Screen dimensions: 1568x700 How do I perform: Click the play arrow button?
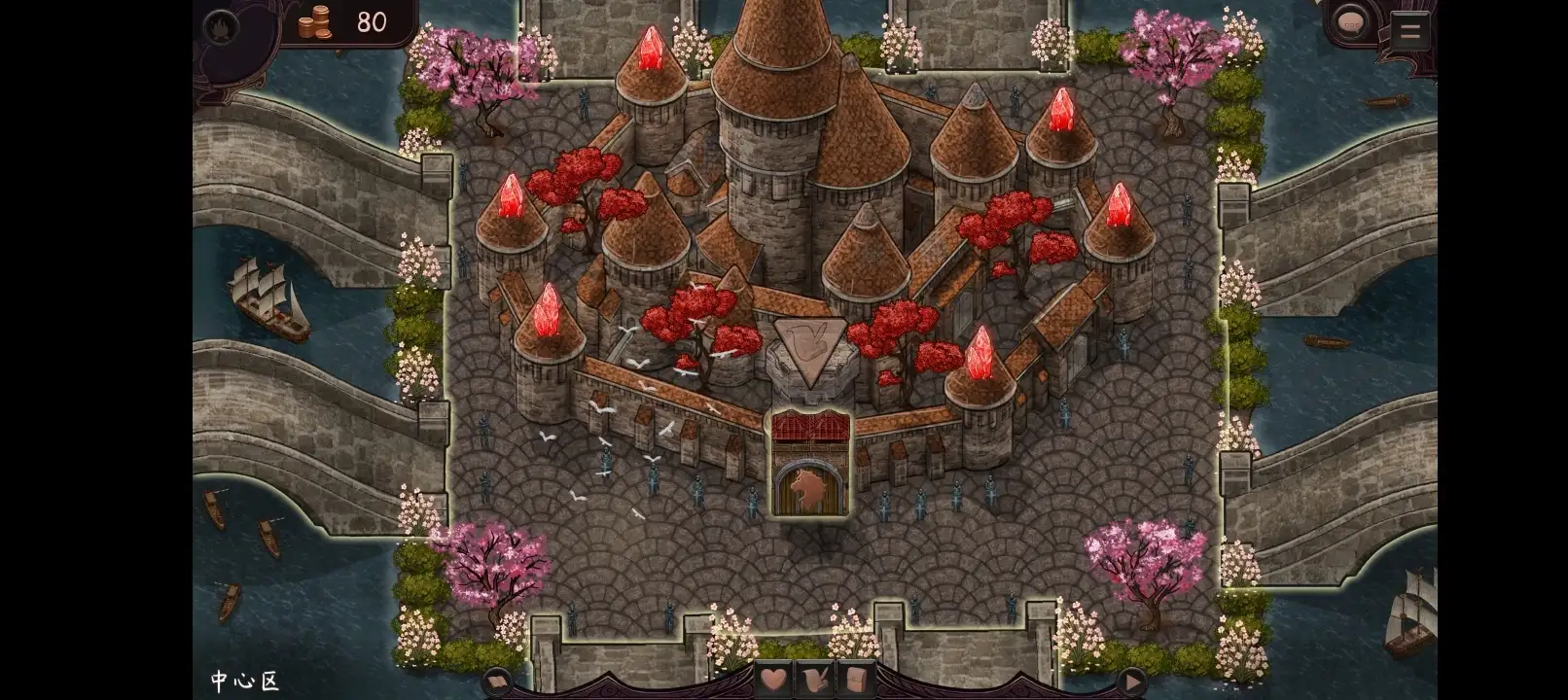[x=1132, y=680]
